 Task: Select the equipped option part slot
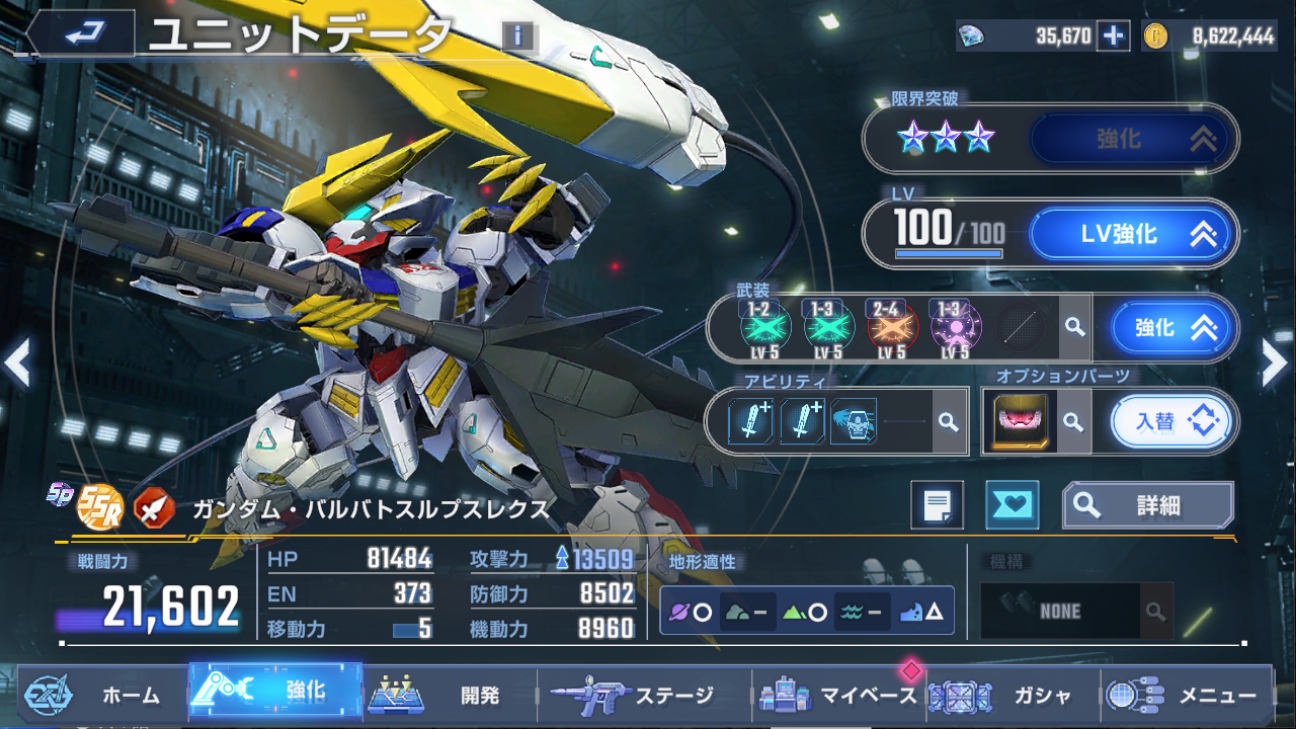tap(1019, 422)
